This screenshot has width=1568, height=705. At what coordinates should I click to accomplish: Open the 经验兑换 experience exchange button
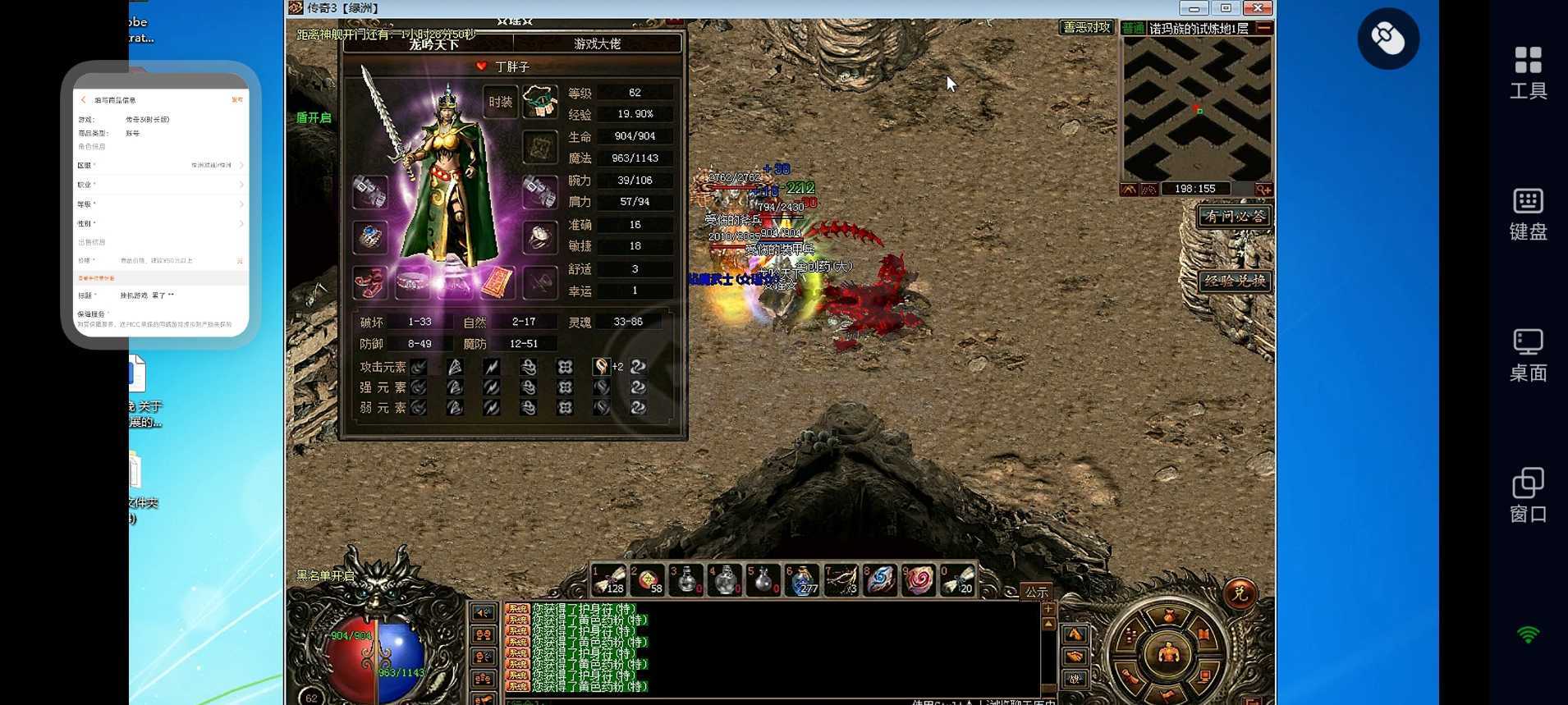(1234, 281)
